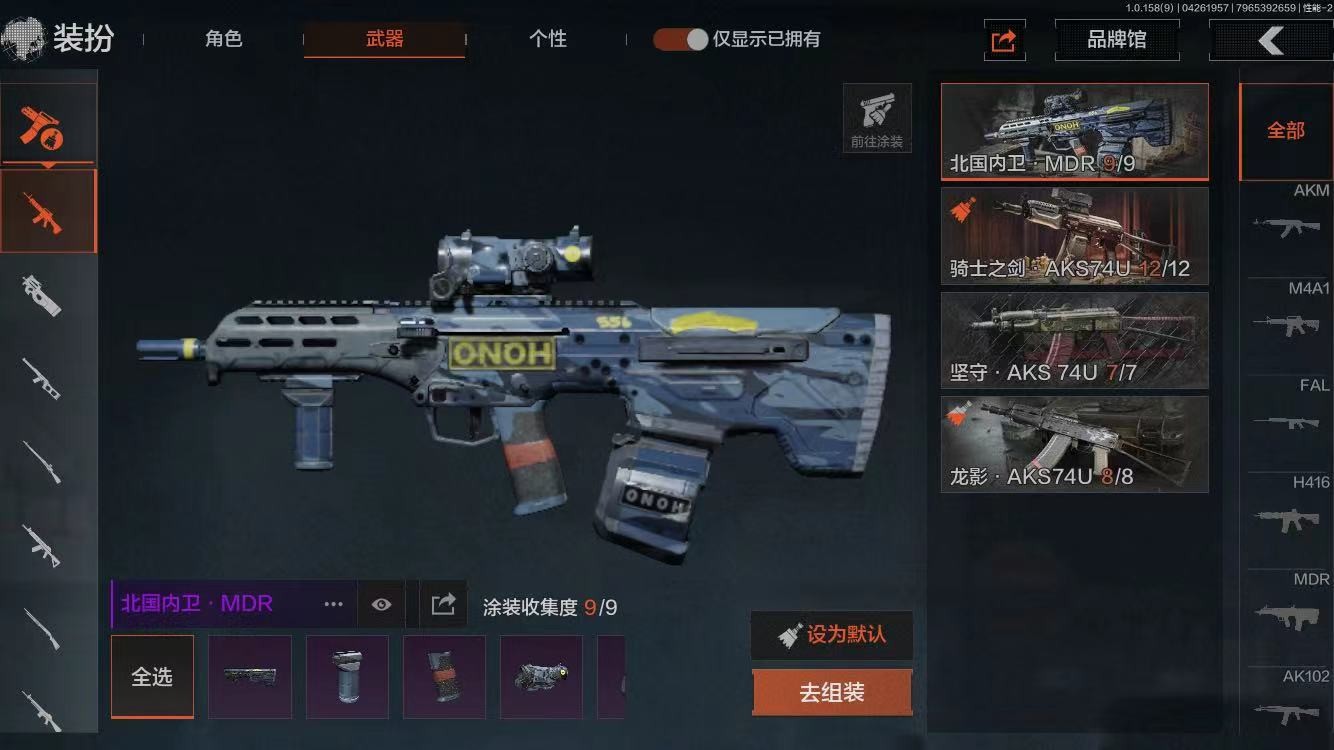Toggle the eye preview icon

(381, 604)
